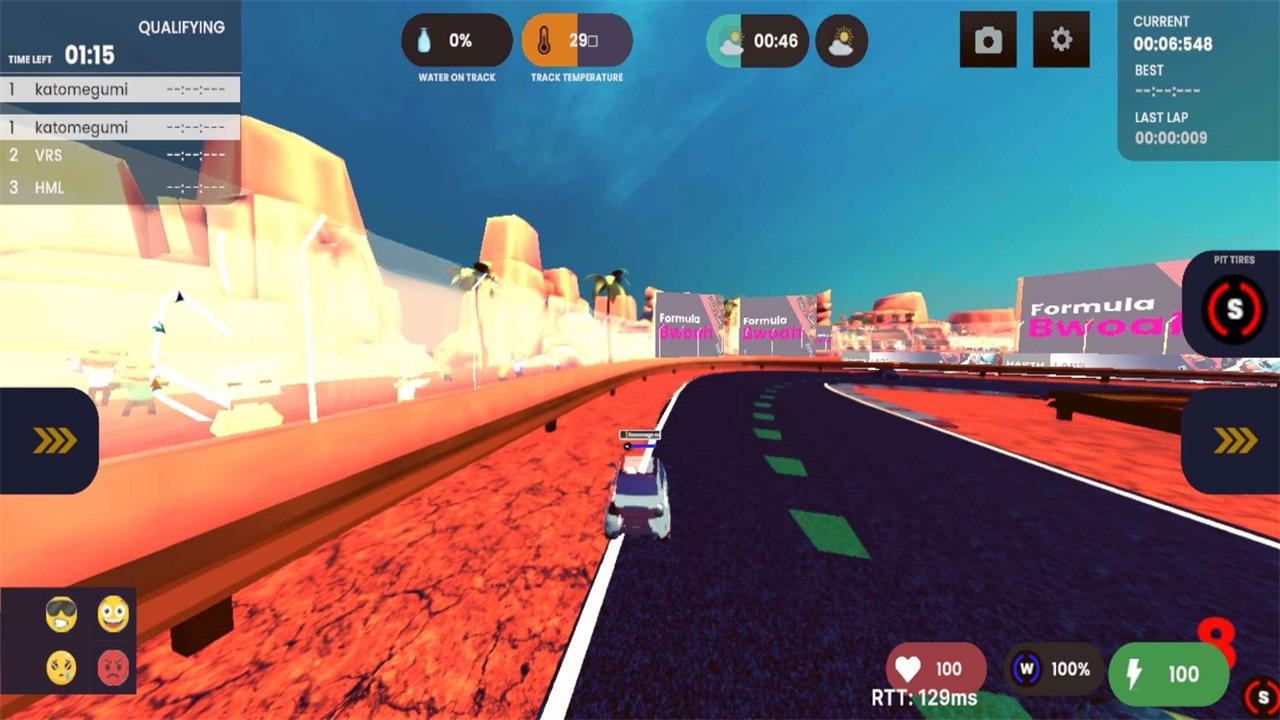This screenshot has height=720, width=1280.
Task: Send the grinning emoji reaction
Action: coord(113,614)
